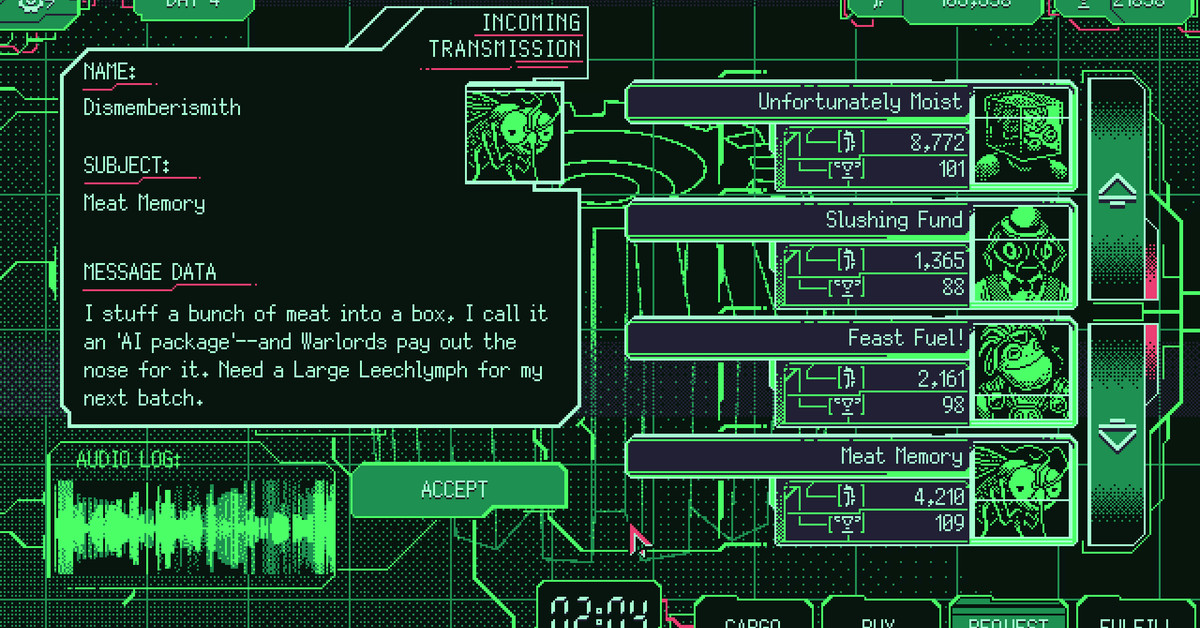Click Dismemberismith's sender portrait
This screenshot has height=628, width=1200.
coord(514,134)
